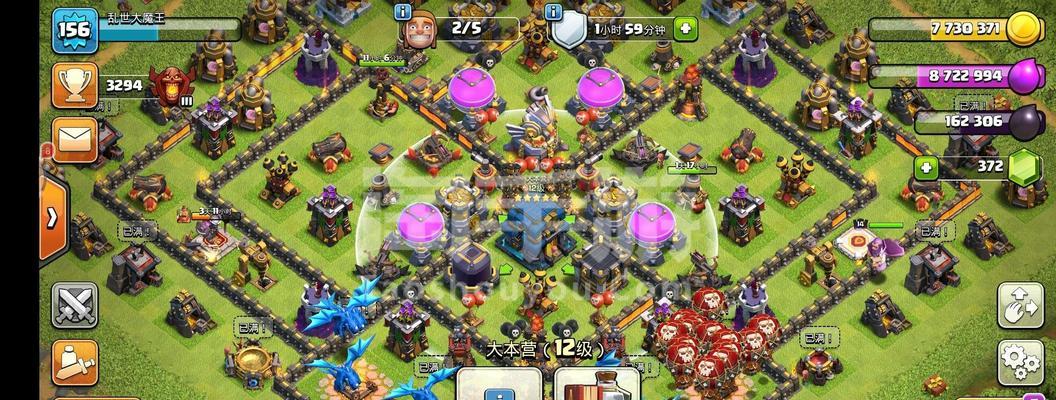
Task: Expand the orange side arrow panel
Action: [52, 219]
